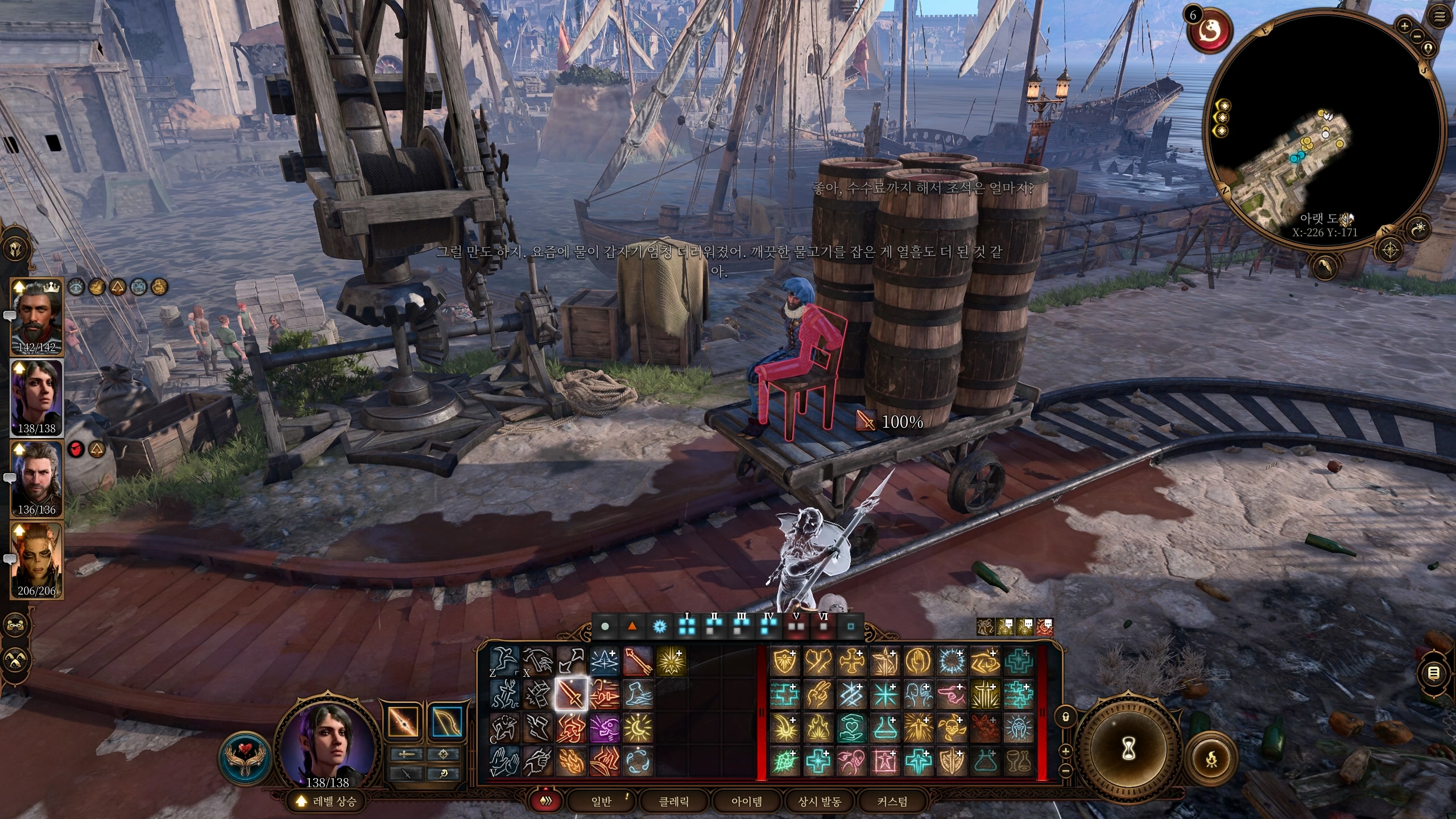Open the 아이템 hotbar tab
1456x819 pixels.
click(x=746, y=801)
